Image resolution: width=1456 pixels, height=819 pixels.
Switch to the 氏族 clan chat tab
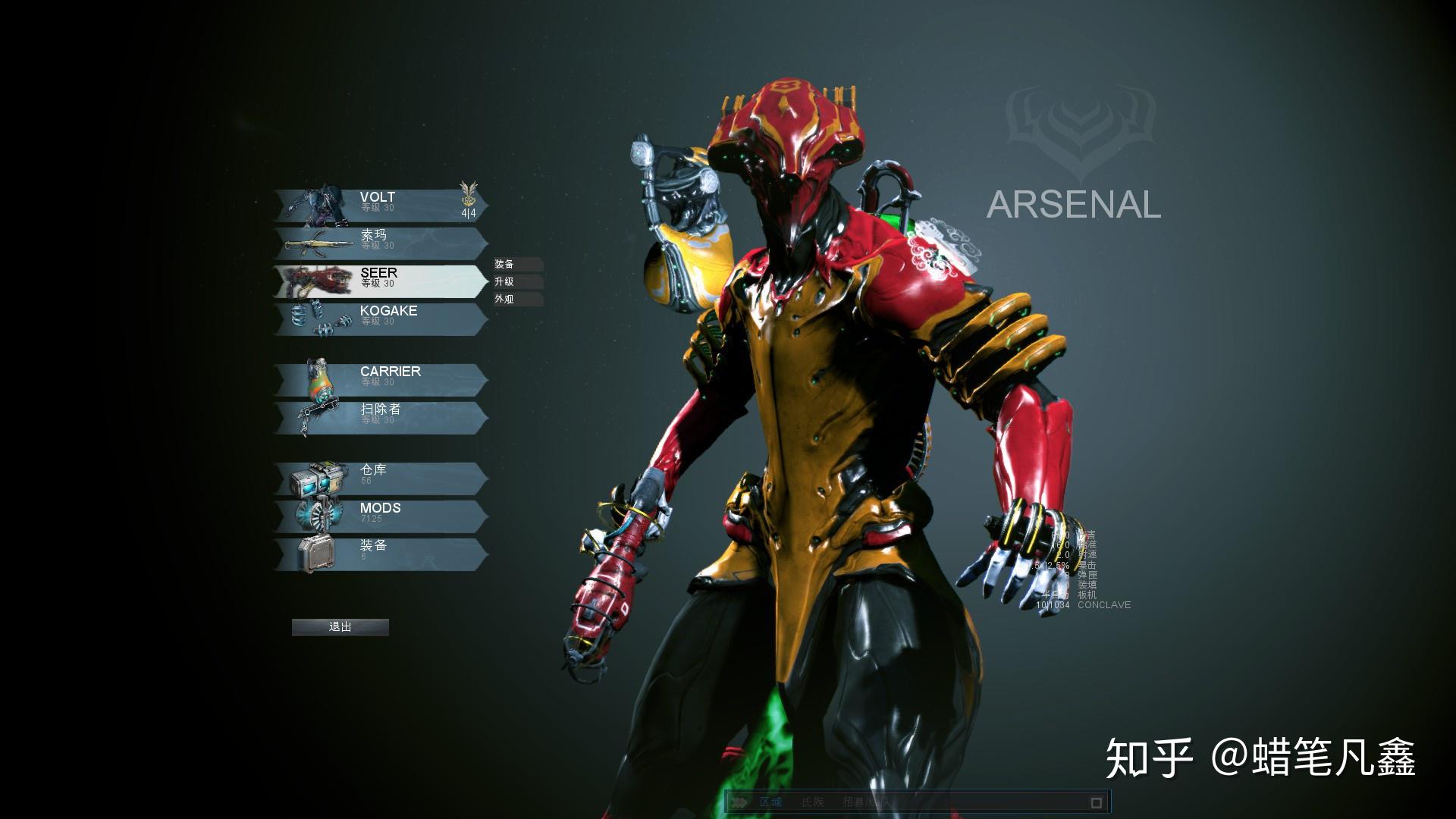[x=812, y=802]
